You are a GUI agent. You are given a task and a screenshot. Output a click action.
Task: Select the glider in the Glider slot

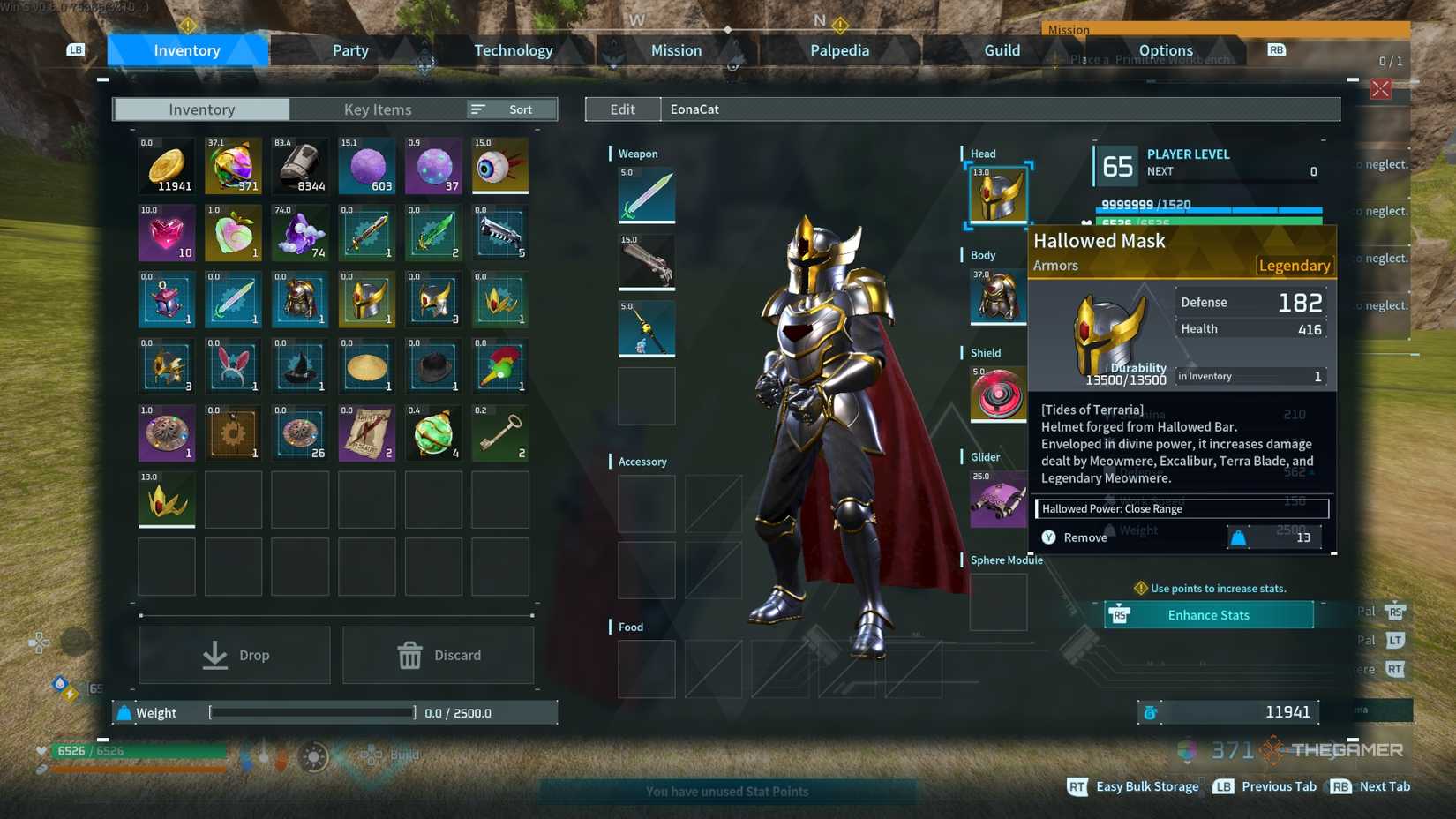[998, 499]
